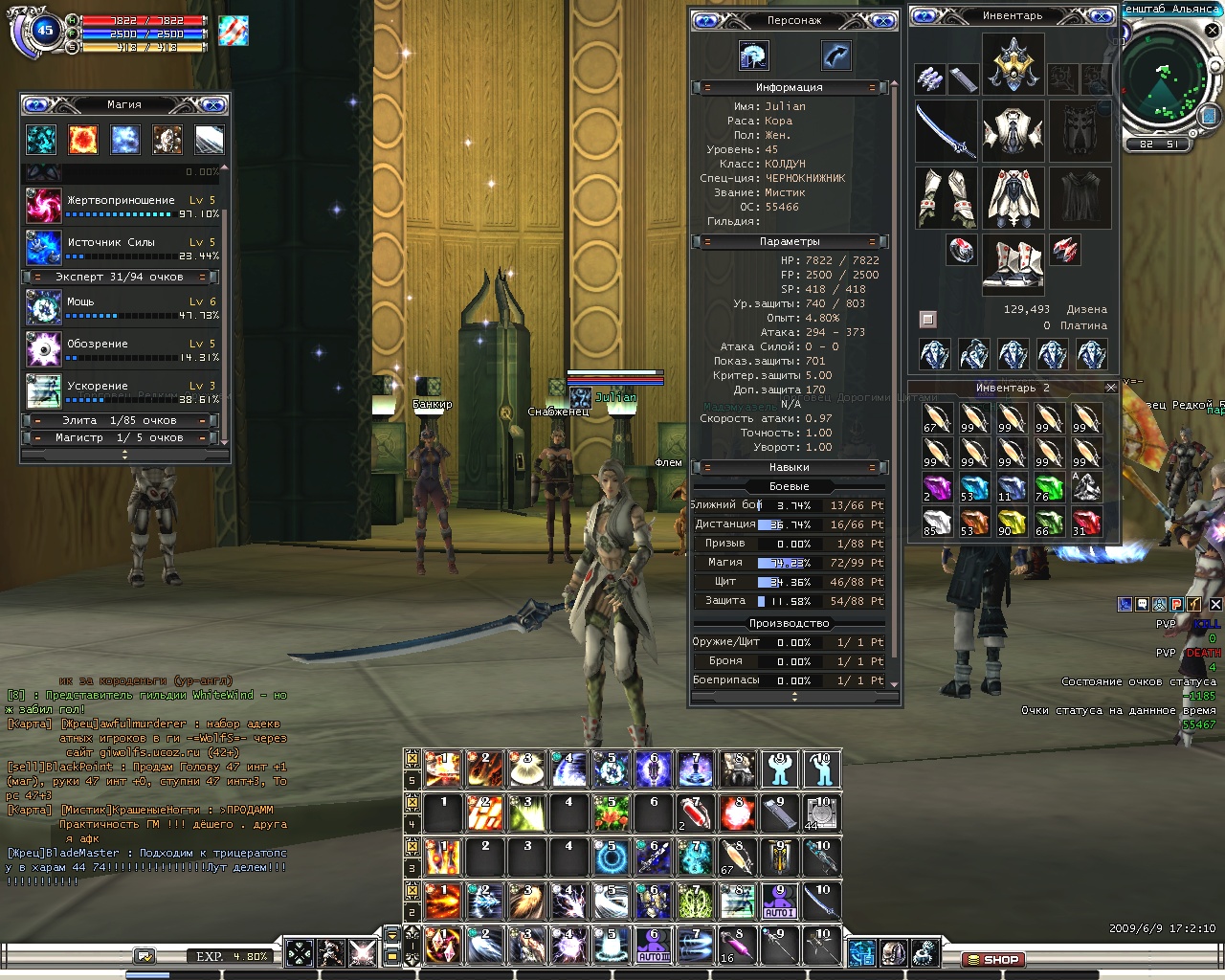Choose the Жертвоприношение spell

pyautogui.click(x=43, y=205)
